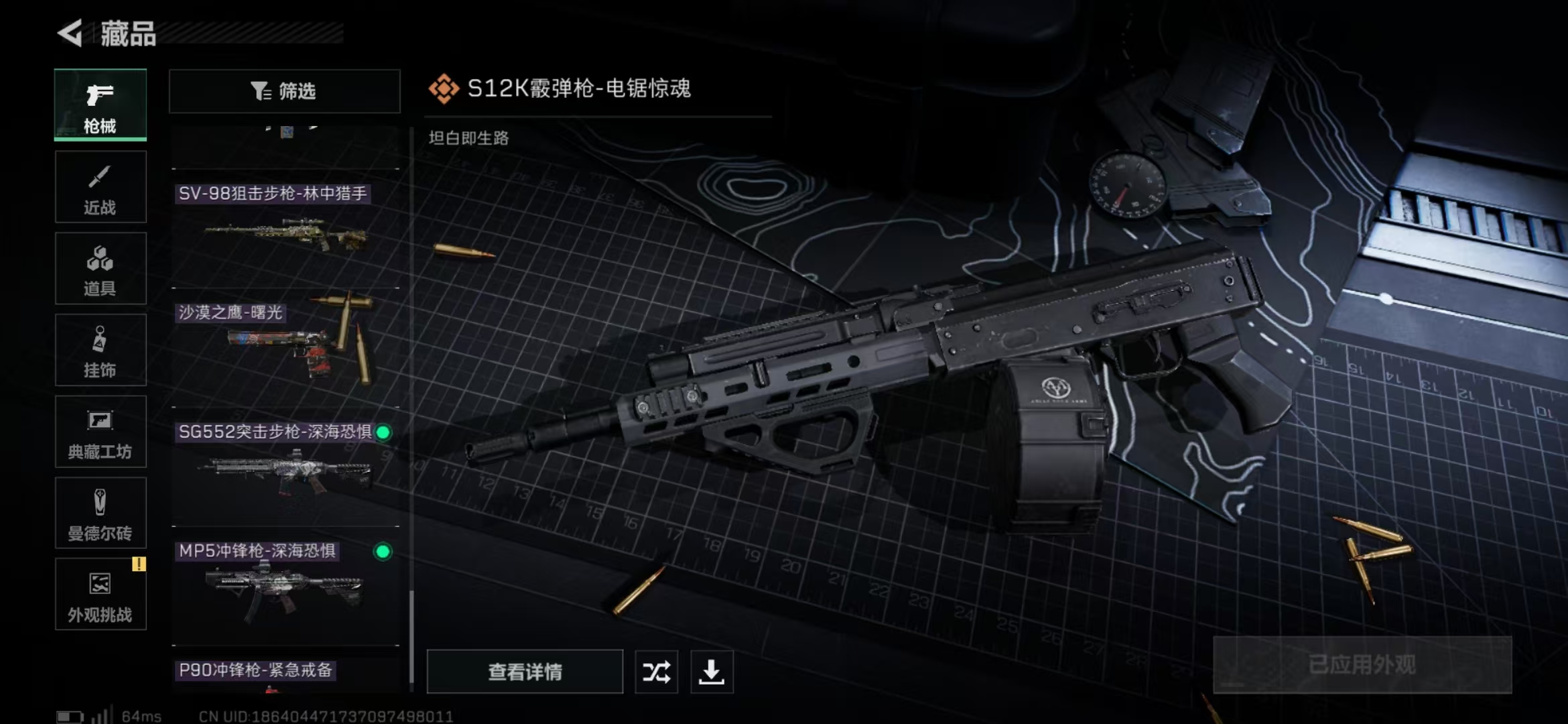1568x724 pixels.
Task: Open the 挂饰 charms category
Action: 100,350
